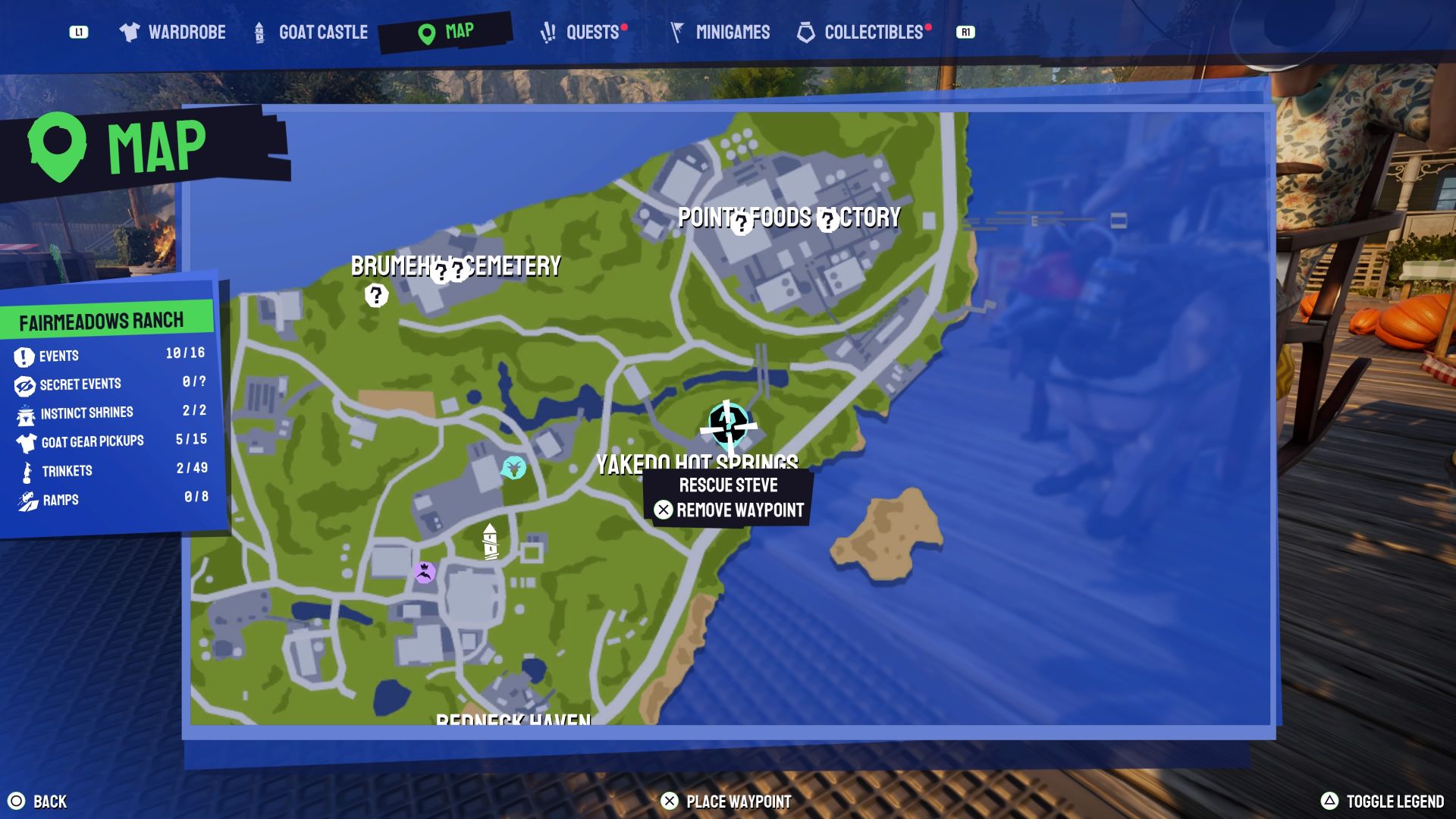Go back from the map screen
The width and height of the screenshot is (1456, 819).
point(38,802)
